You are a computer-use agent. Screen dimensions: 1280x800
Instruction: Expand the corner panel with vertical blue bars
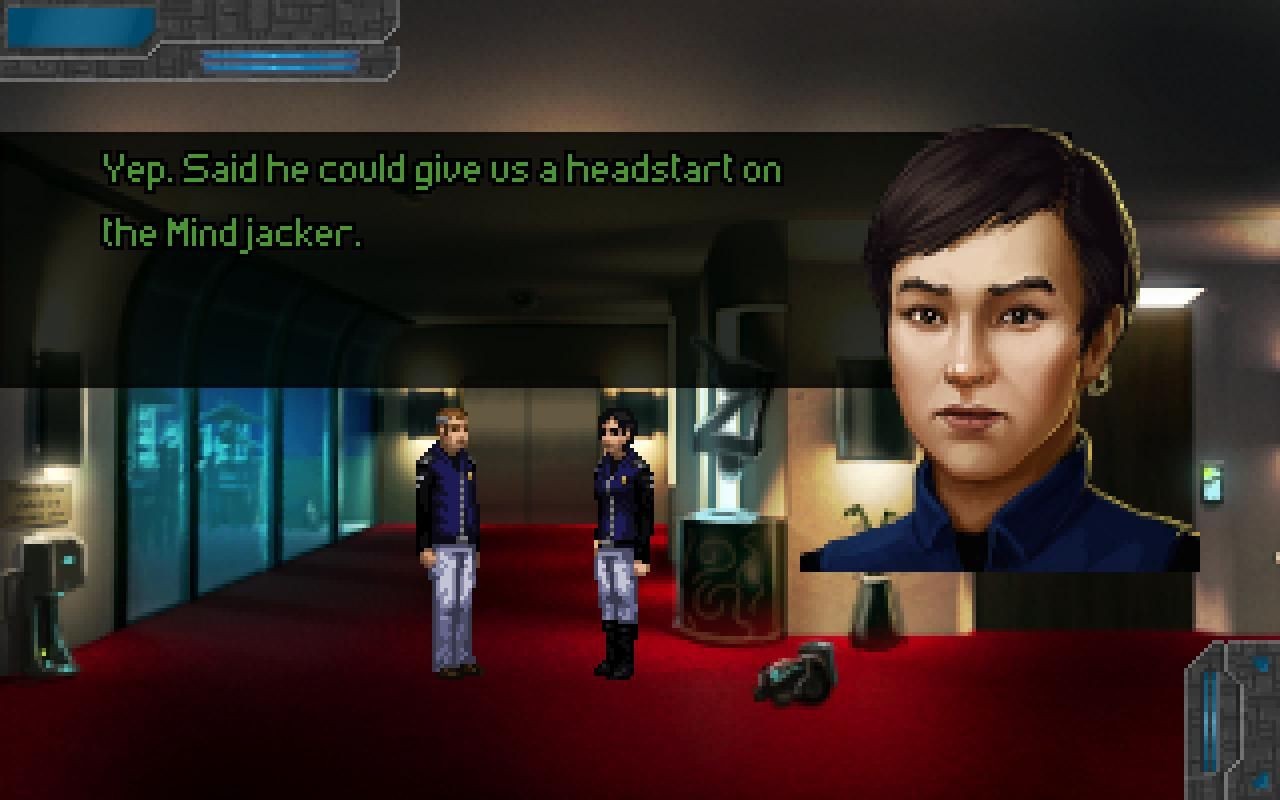point(1233,718)
